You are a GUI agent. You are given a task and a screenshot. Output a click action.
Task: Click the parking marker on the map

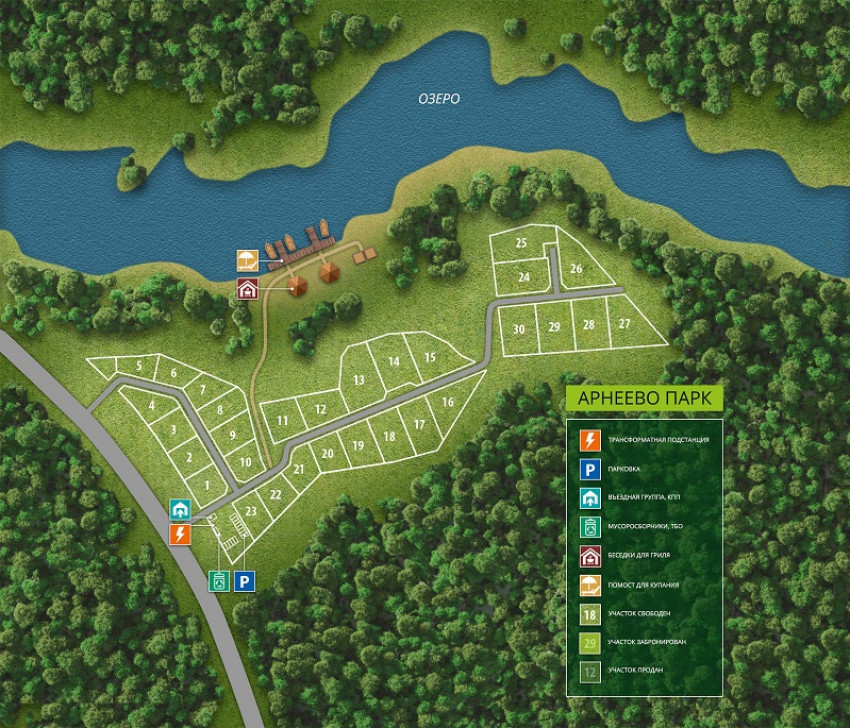246,580
